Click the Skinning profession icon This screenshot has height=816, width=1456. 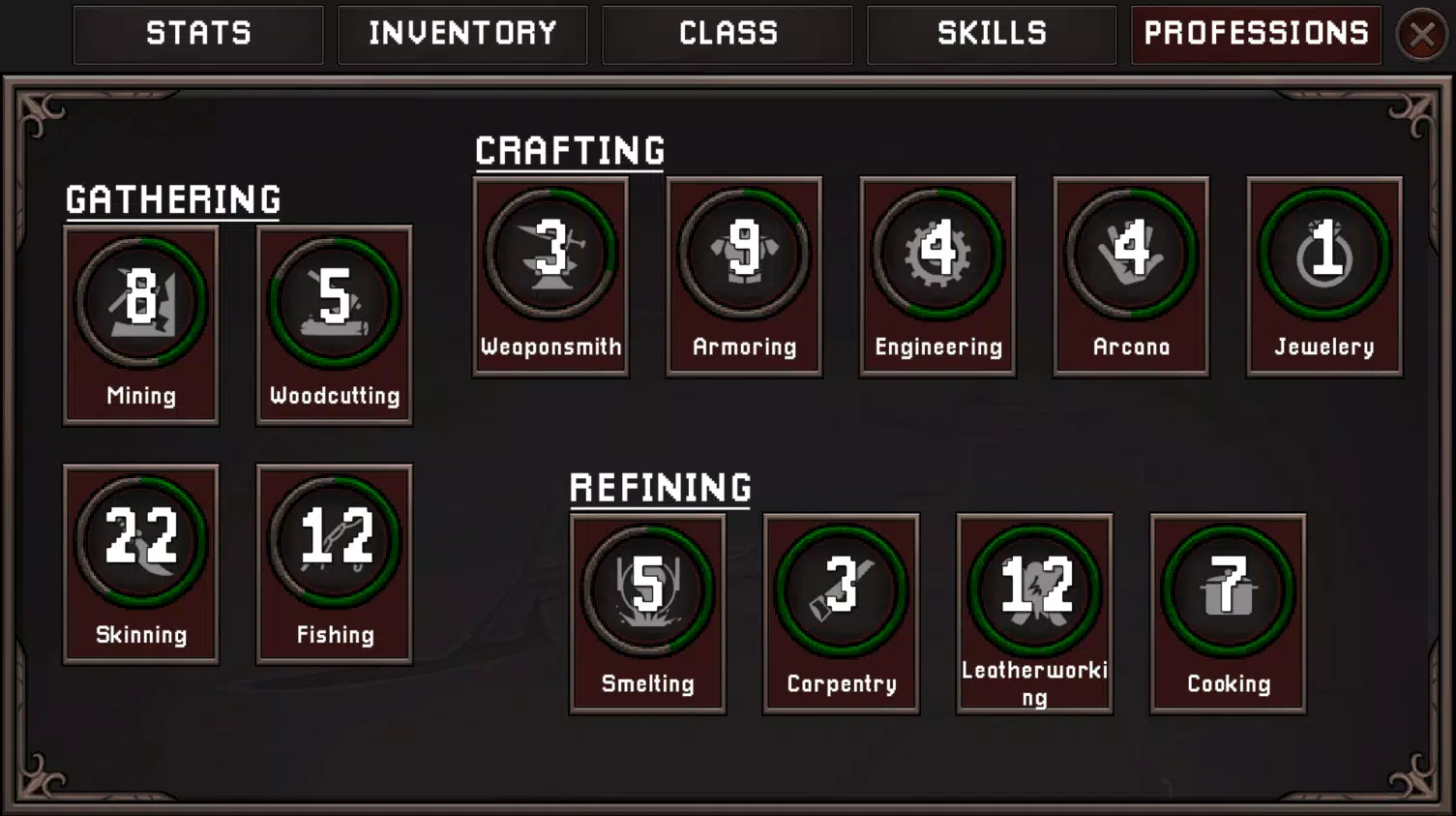pyautogui.click(x=141, y=540)
